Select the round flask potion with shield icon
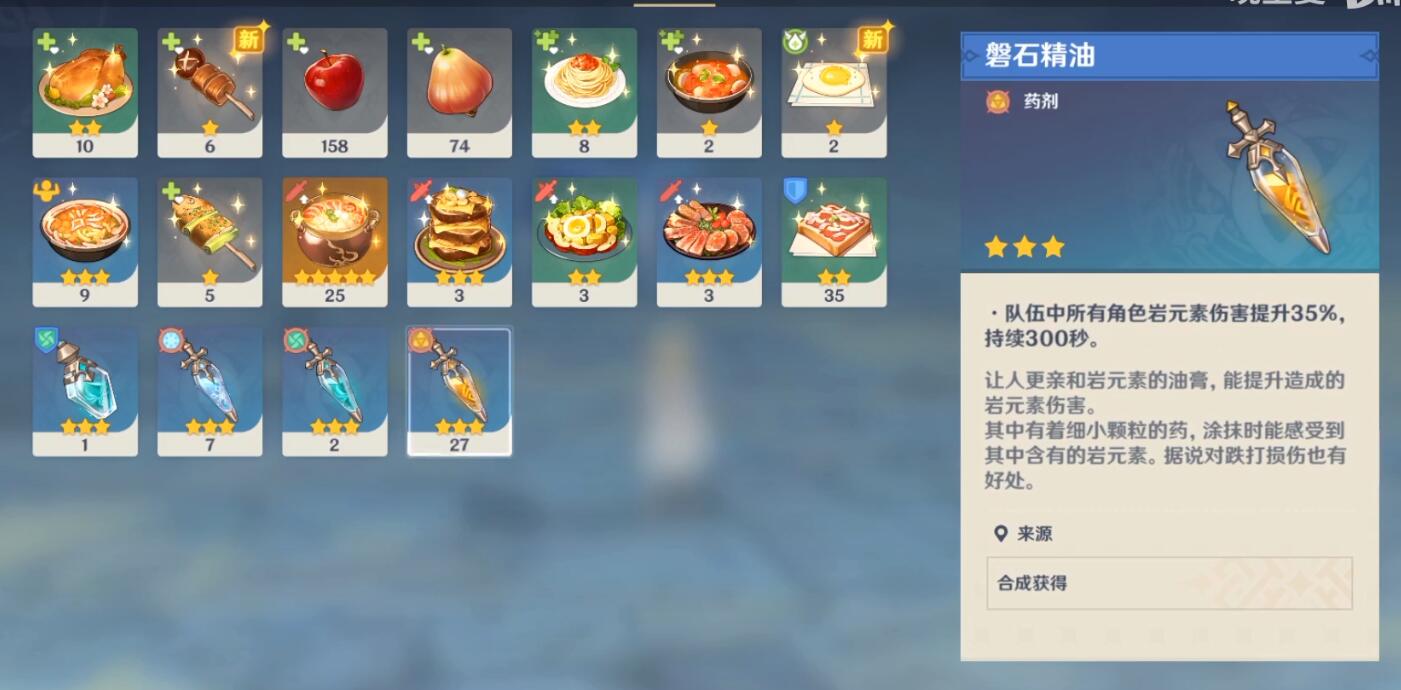The image size is (1401, 690). (85, 391)
